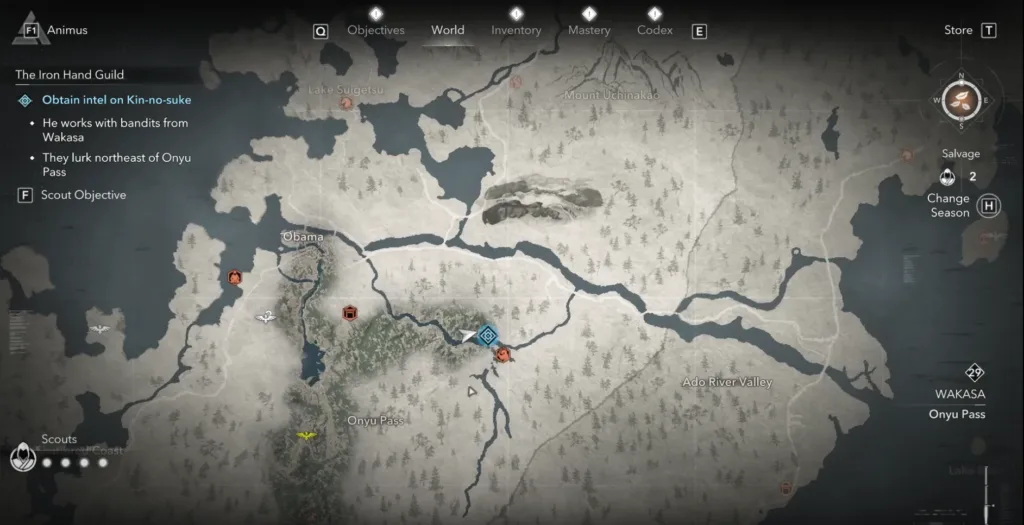Click the Obtain intel on Kin-no-suke objective
The image size is (1024, 525).
[116, 100]
